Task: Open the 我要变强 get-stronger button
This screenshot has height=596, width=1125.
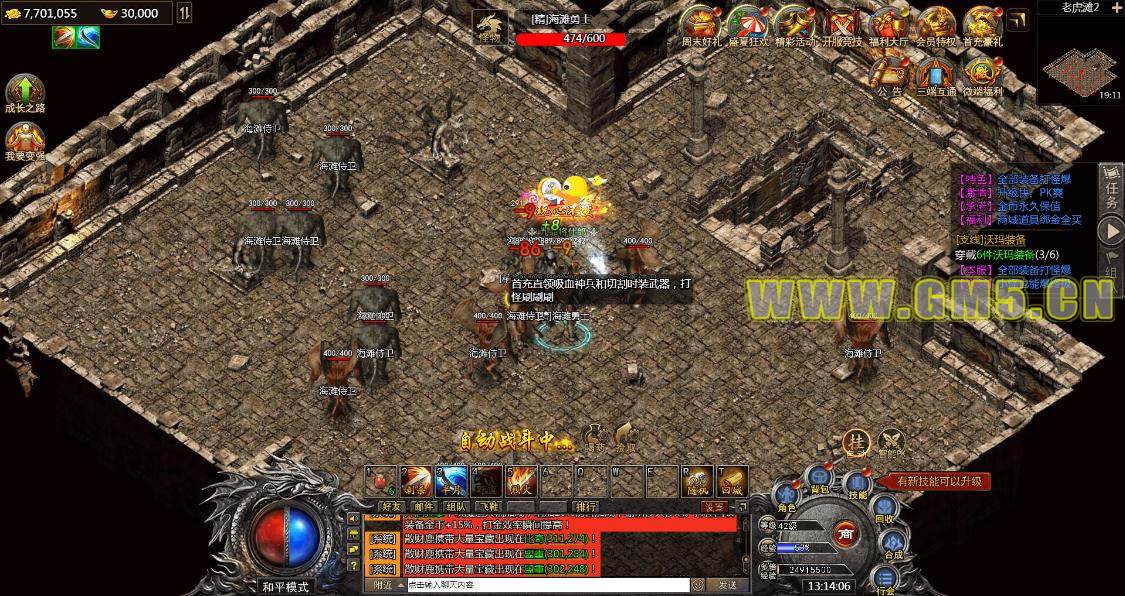Action: (x=24, y=140)
